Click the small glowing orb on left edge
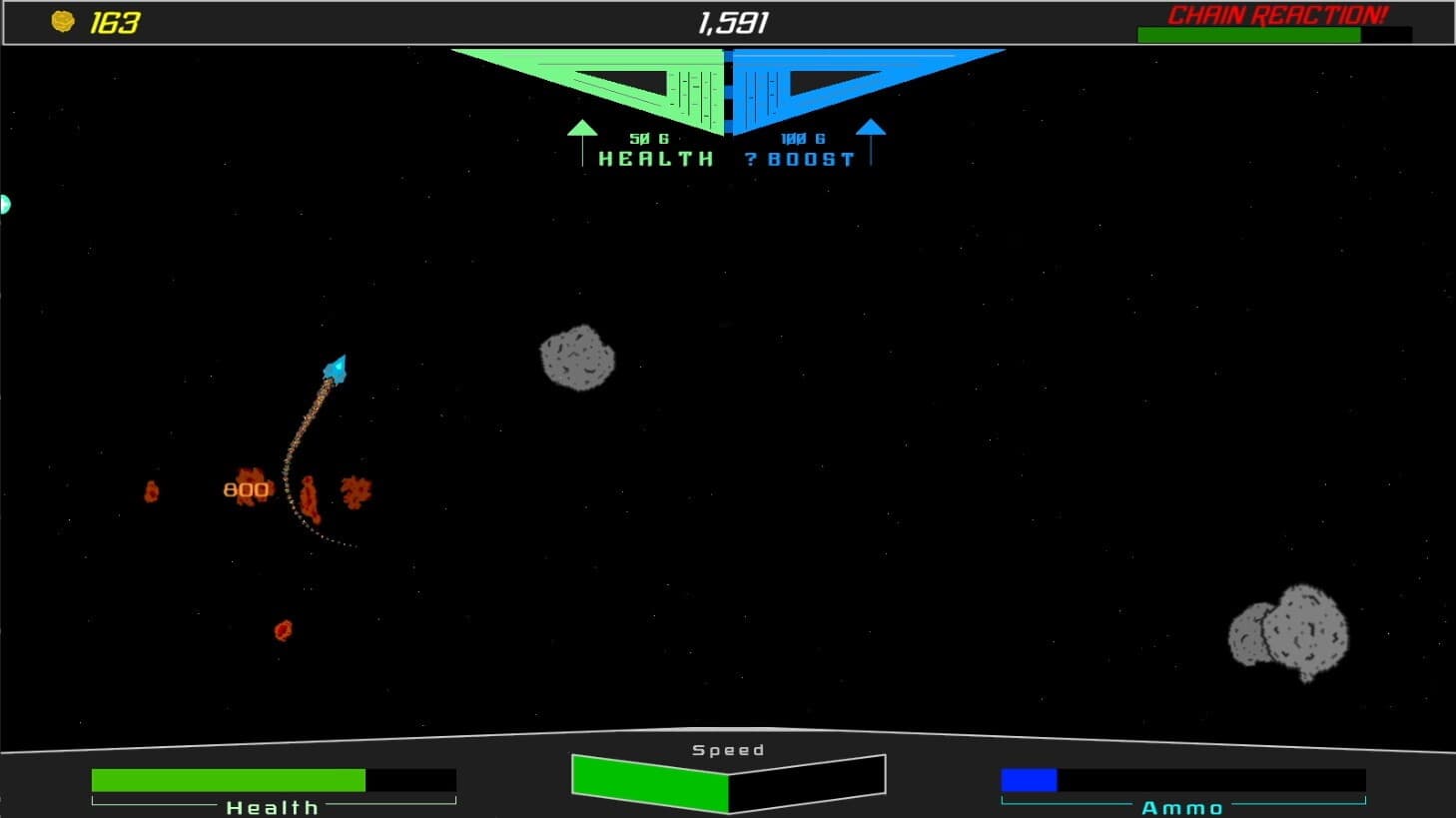 pos(5,204)
